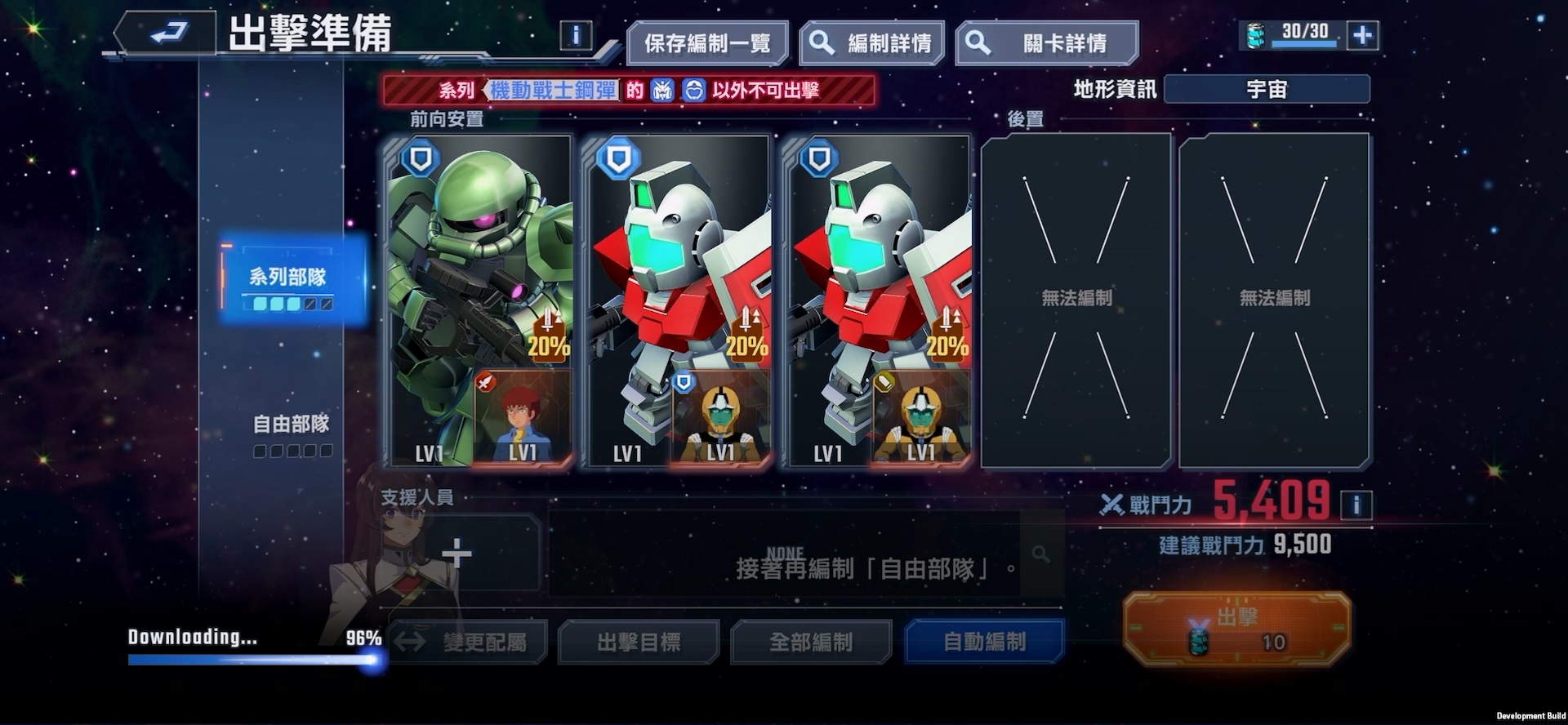Image resolution: width=1568 pixels, height=725 pixels.
Task: Open the 出擊目標 target selector
Action: [x=639, y=643]
